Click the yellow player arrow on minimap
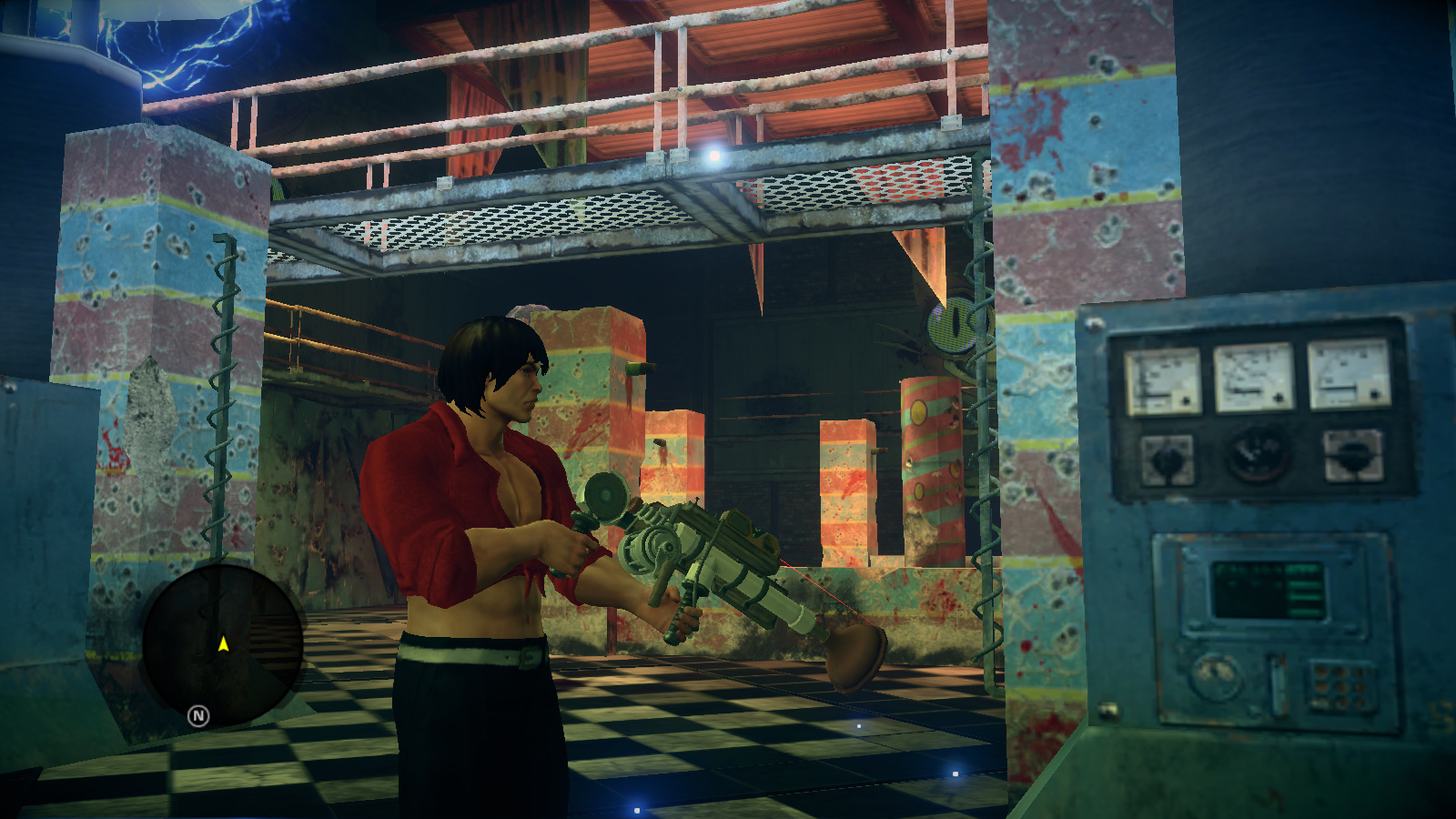 [223, 644]
